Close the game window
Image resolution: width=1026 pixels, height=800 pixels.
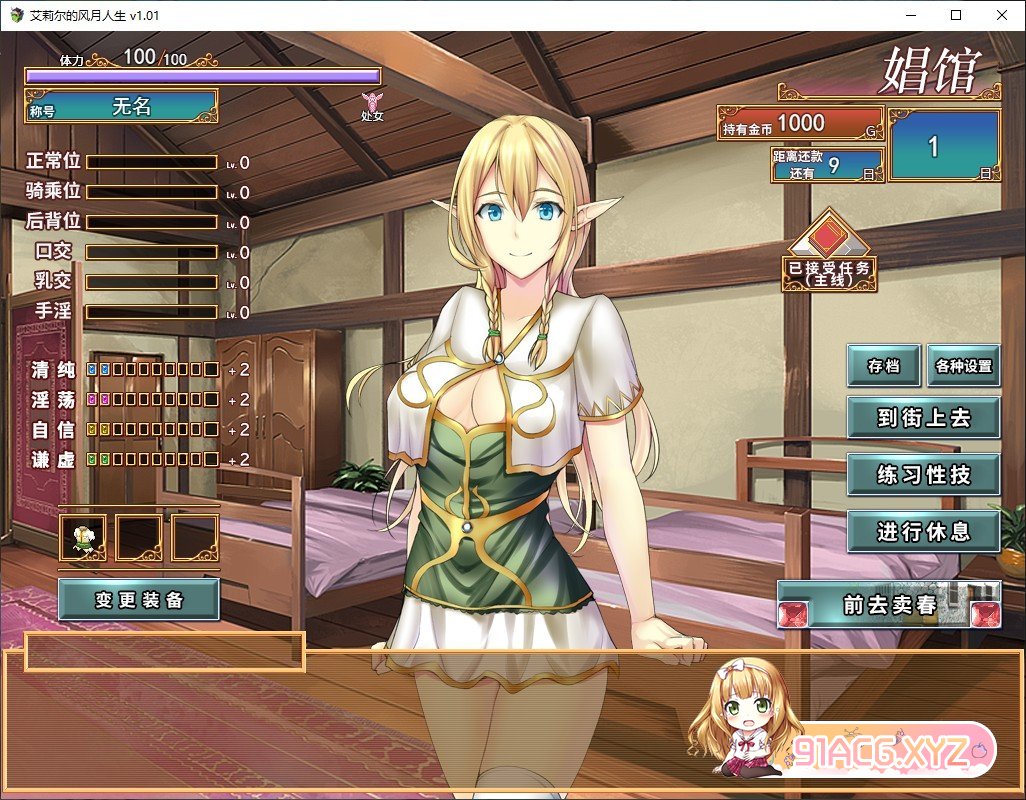coord(1002,15)
